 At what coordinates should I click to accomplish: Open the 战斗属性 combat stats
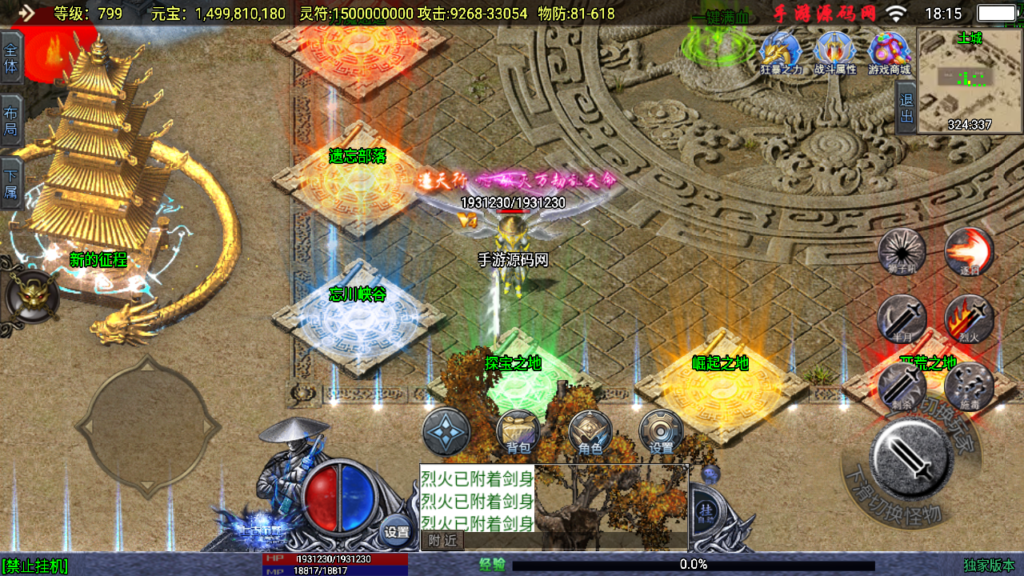pos(833,52)
